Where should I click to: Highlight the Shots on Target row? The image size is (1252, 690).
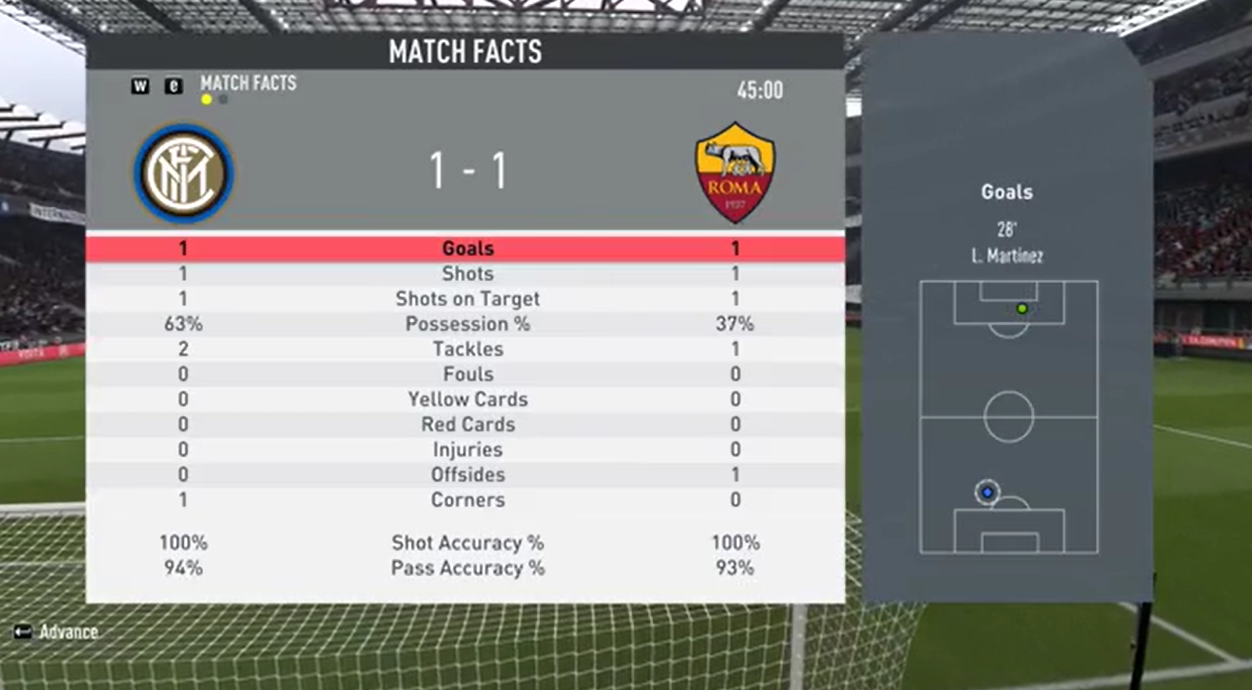[x=467, y=299]
